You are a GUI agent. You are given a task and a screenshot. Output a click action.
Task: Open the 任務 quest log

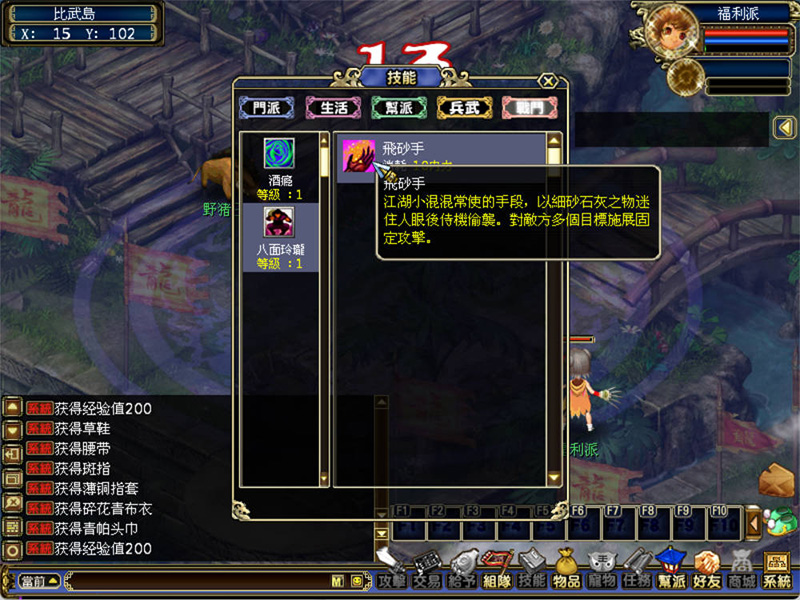[x=637, y=580]
